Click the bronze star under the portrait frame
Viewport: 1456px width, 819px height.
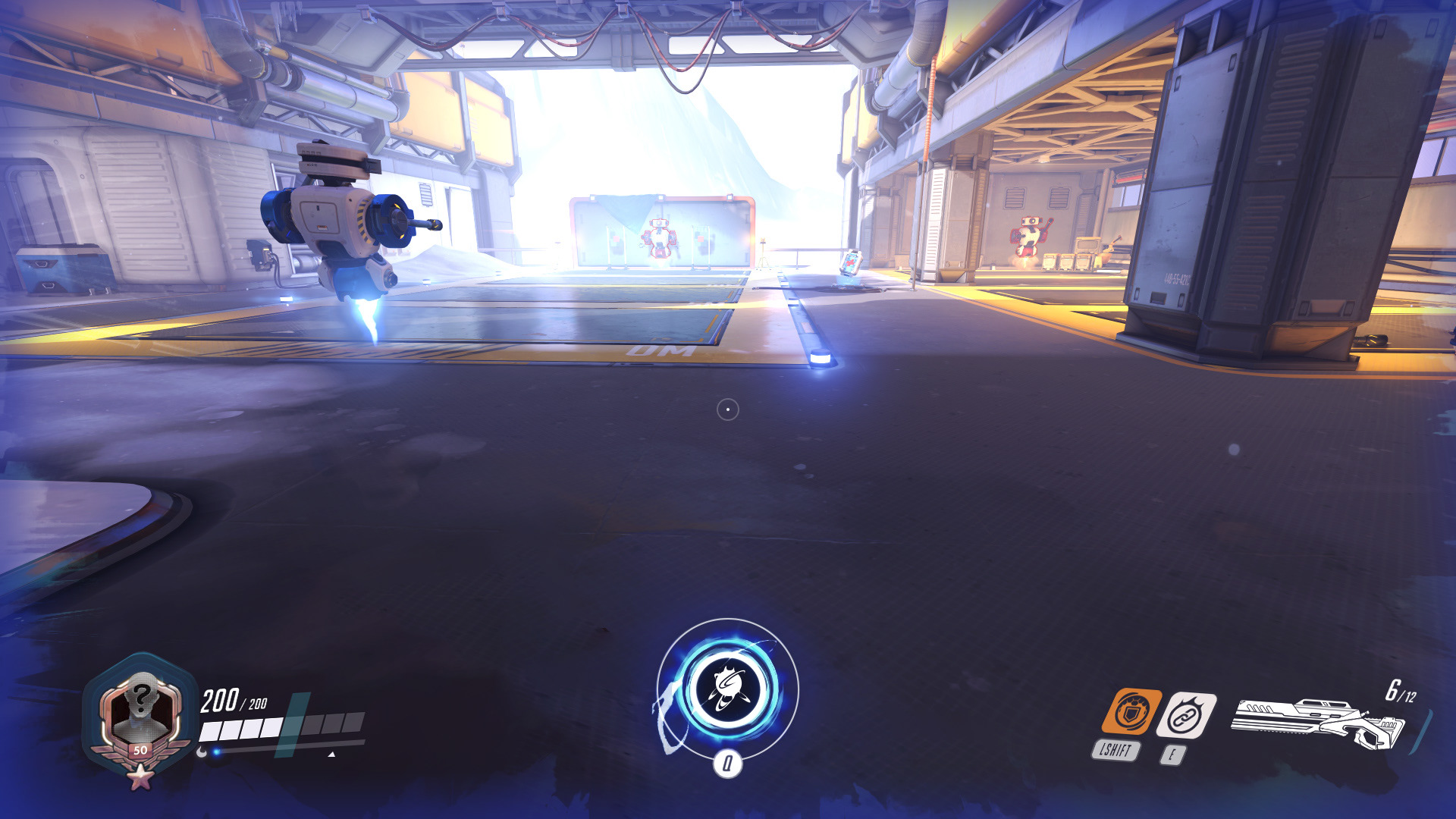[140, 778]
